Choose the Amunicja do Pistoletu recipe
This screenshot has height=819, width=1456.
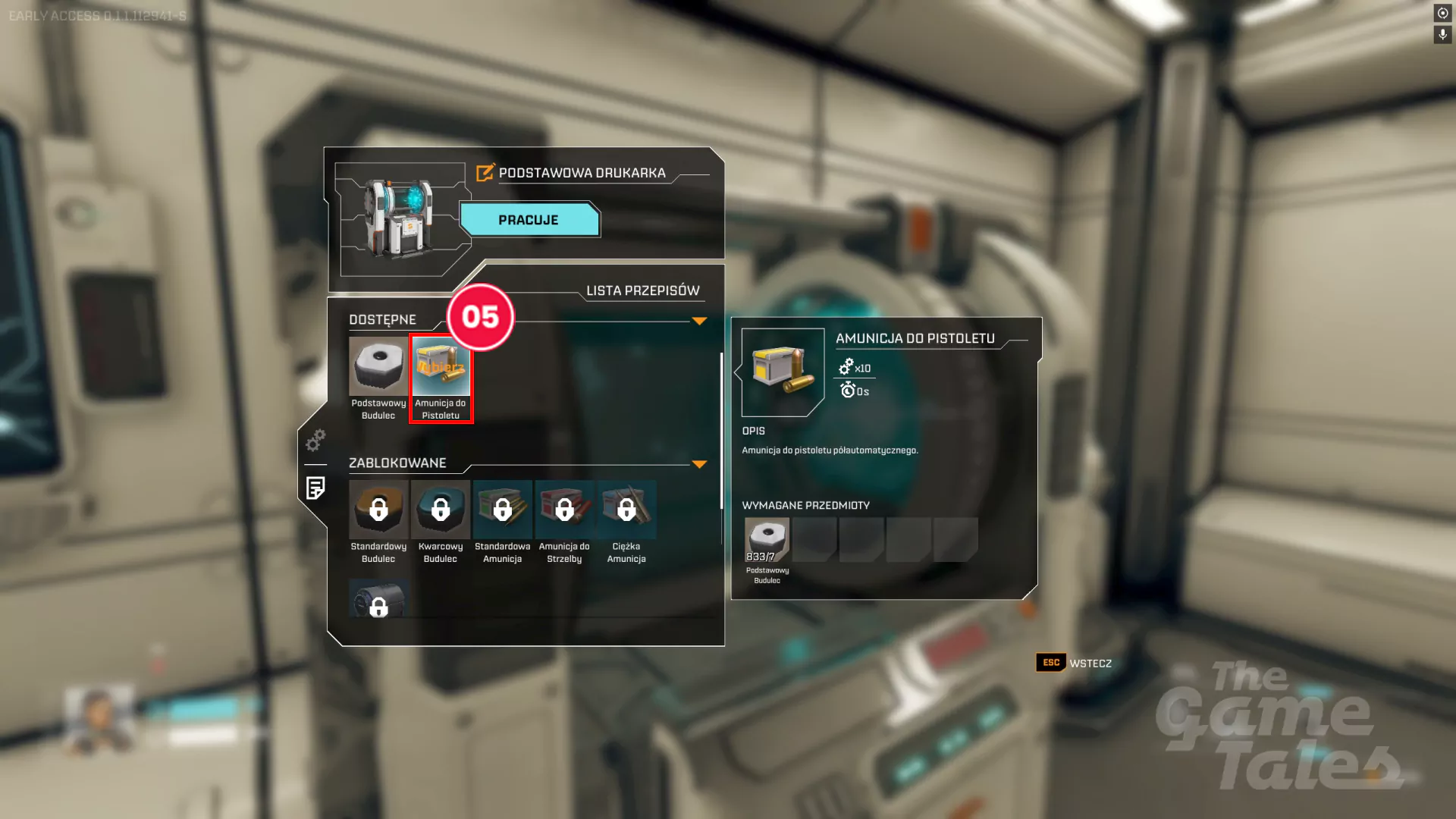[x=441, y=377]
